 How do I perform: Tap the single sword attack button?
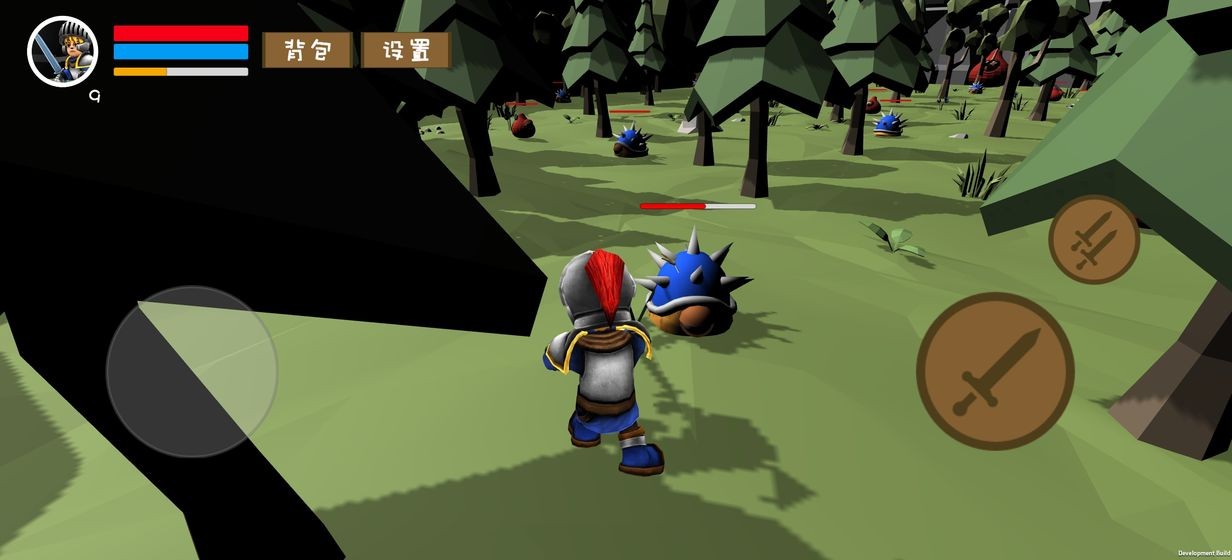coord(995,371)
